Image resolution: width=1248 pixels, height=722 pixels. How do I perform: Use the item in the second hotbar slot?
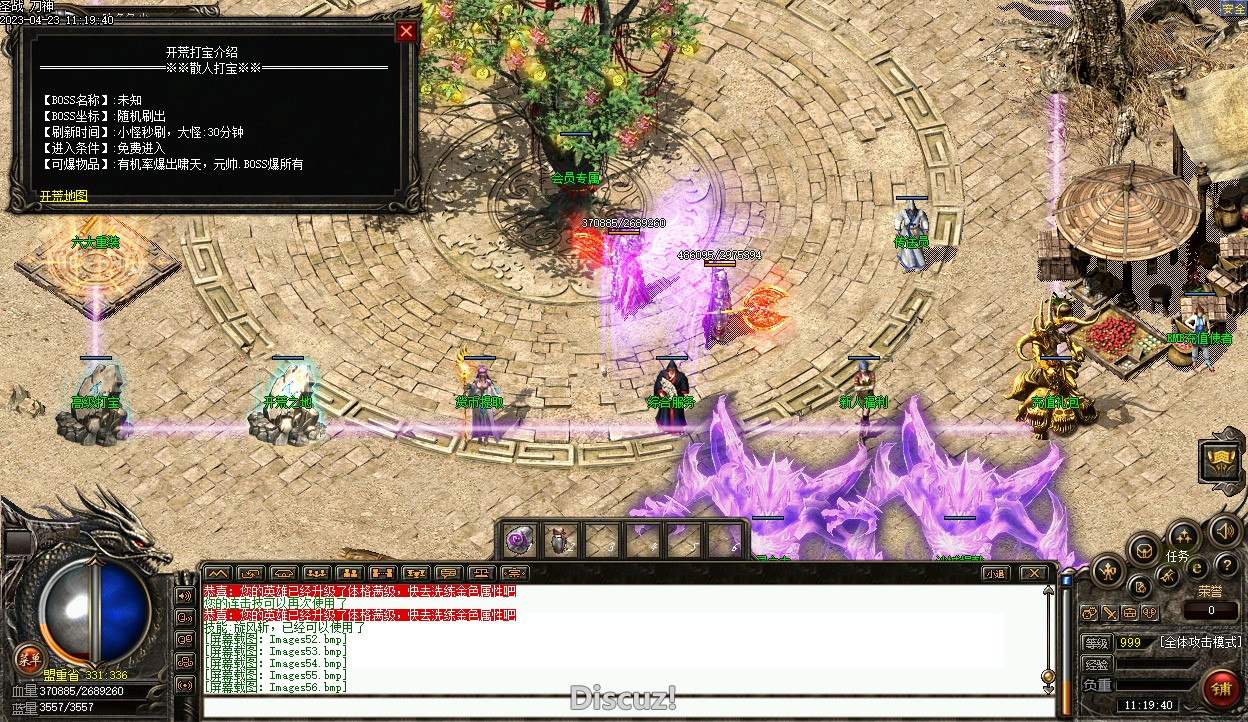(559, 541)
